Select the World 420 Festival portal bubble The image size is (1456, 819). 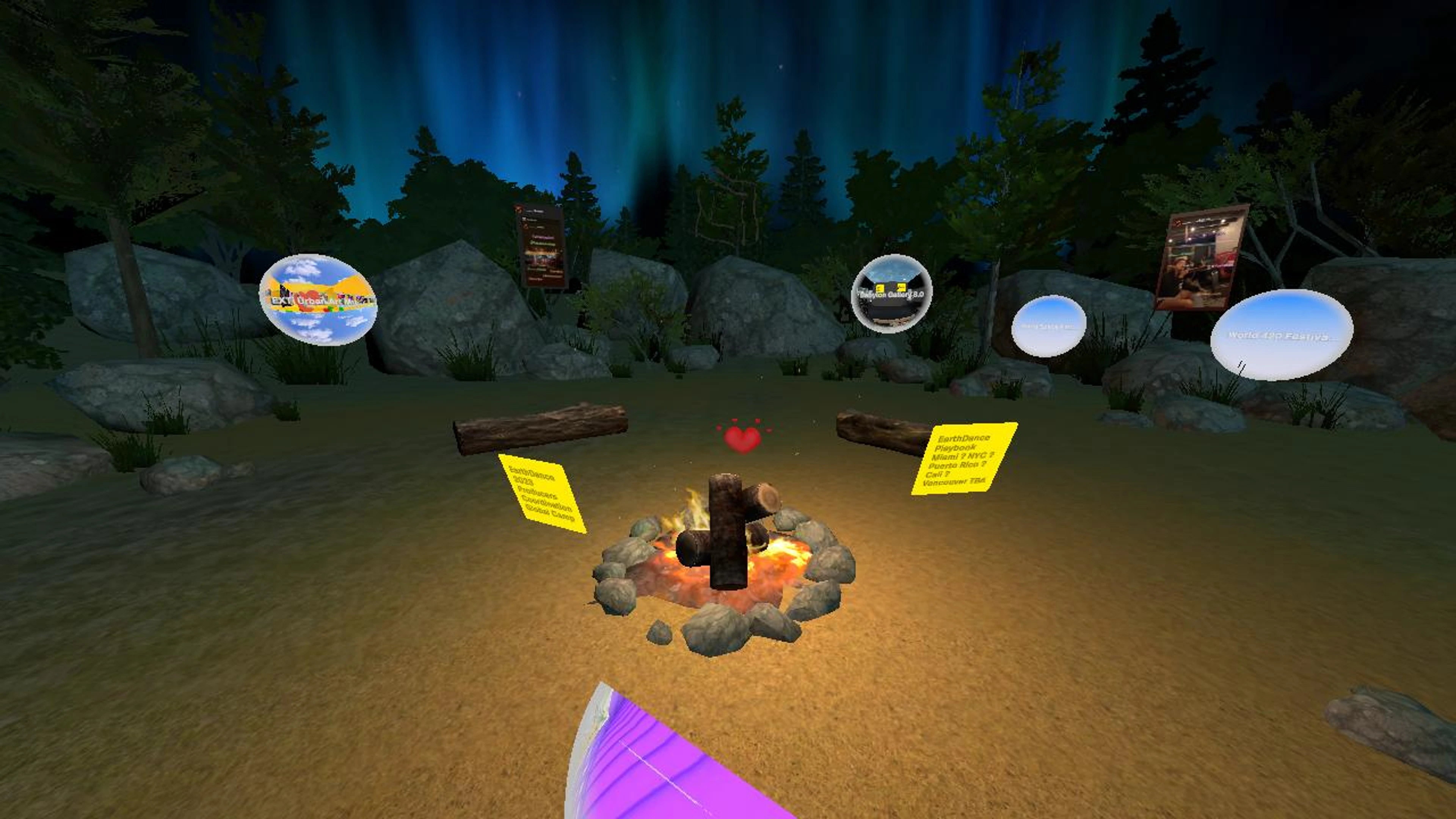[x=1281, y=334]
